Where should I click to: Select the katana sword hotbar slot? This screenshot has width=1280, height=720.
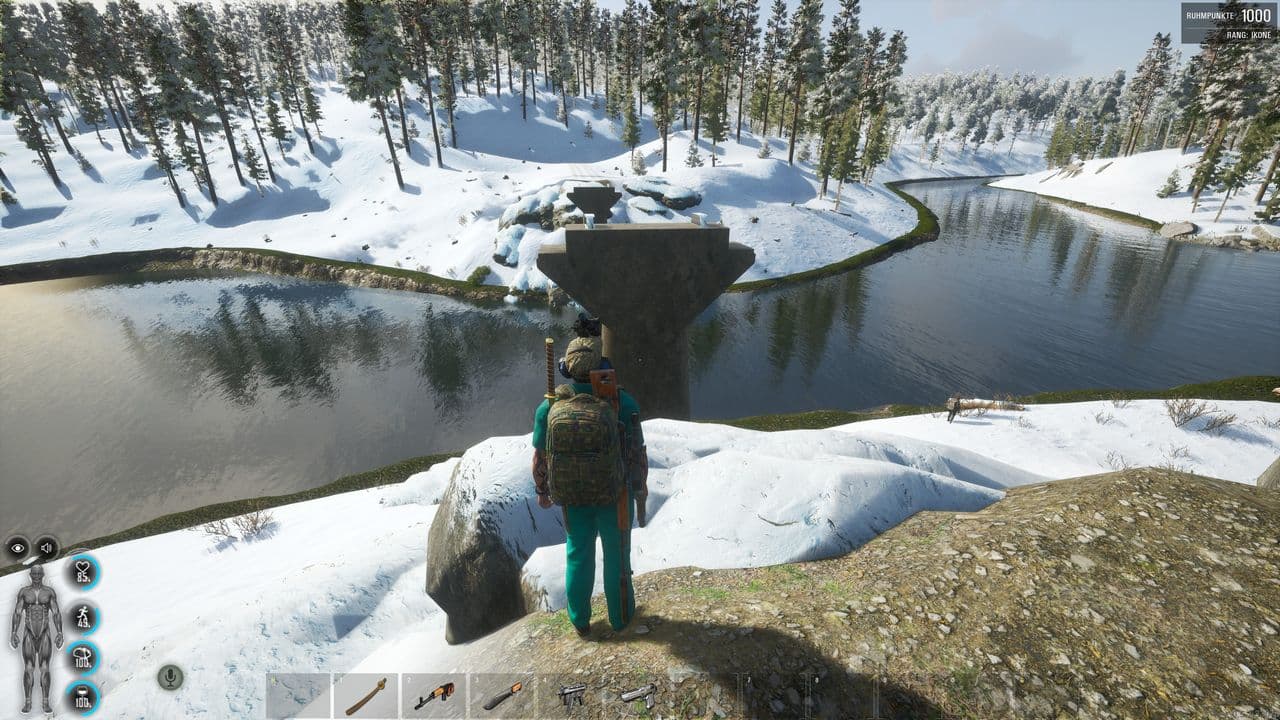(x=365, y=695)
